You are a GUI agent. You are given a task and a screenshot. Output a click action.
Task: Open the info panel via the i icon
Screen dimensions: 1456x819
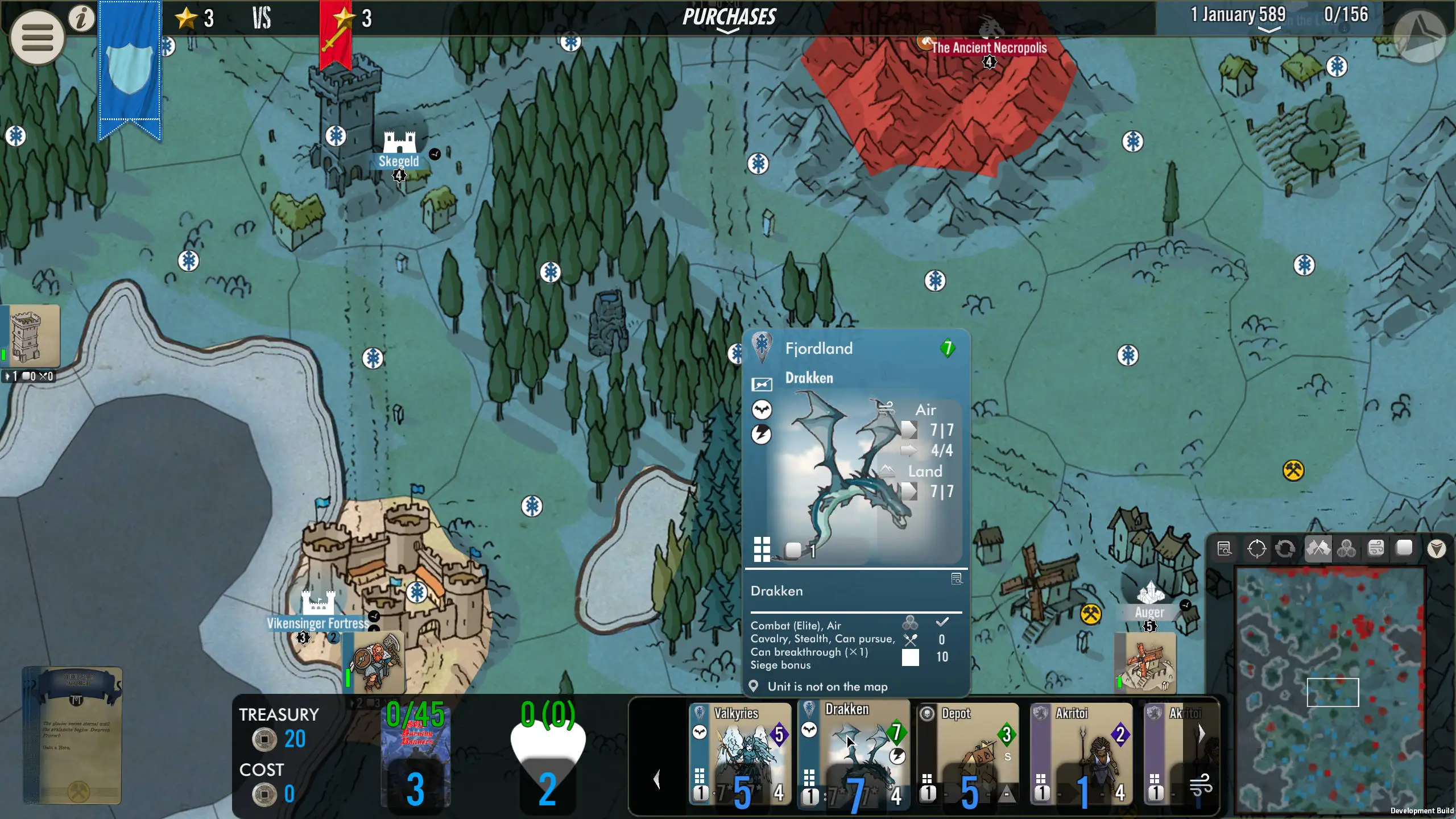tap(82, 18)
